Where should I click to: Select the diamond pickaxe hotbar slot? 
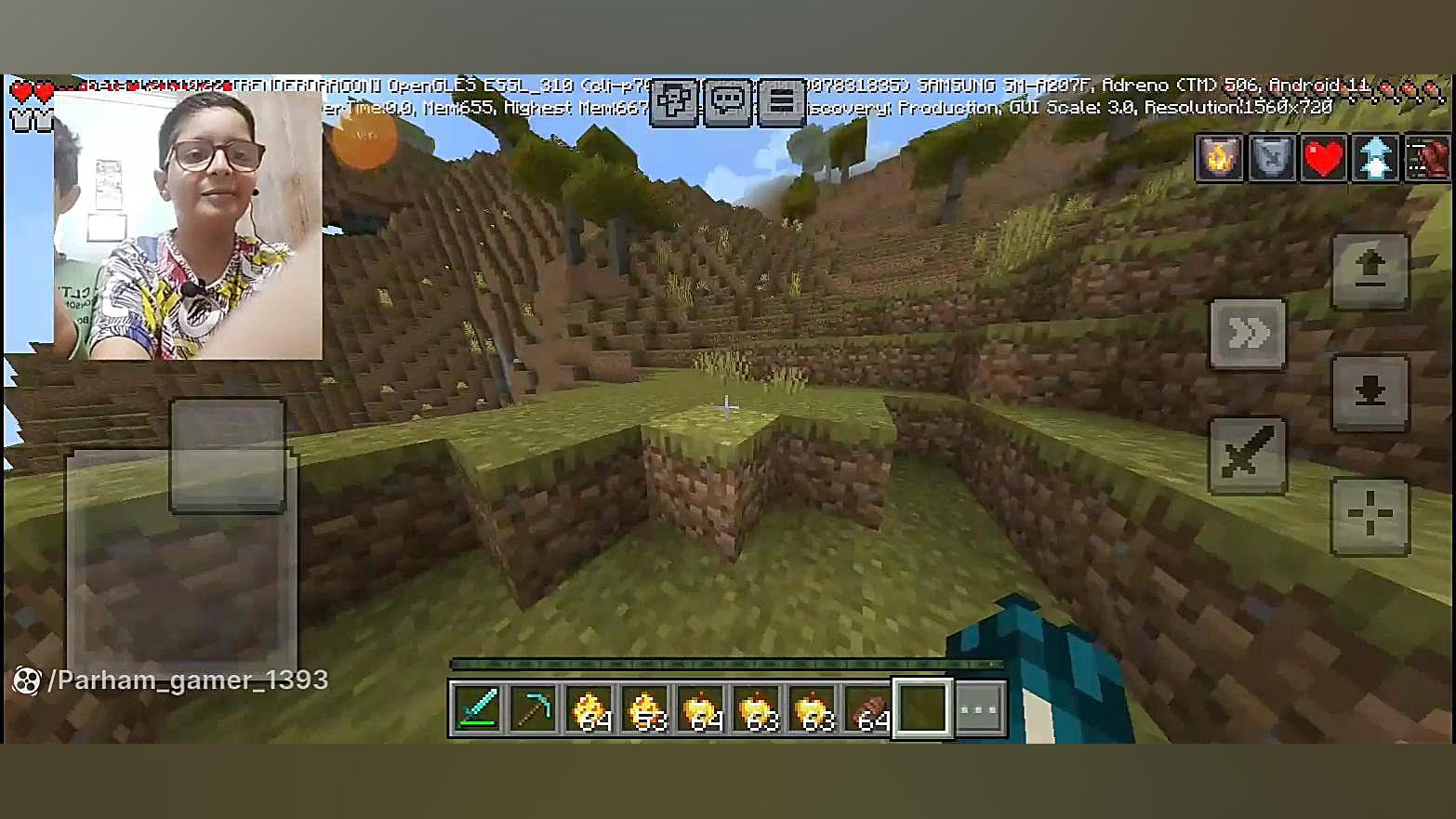pyautogui.click(x=534, y=709)
